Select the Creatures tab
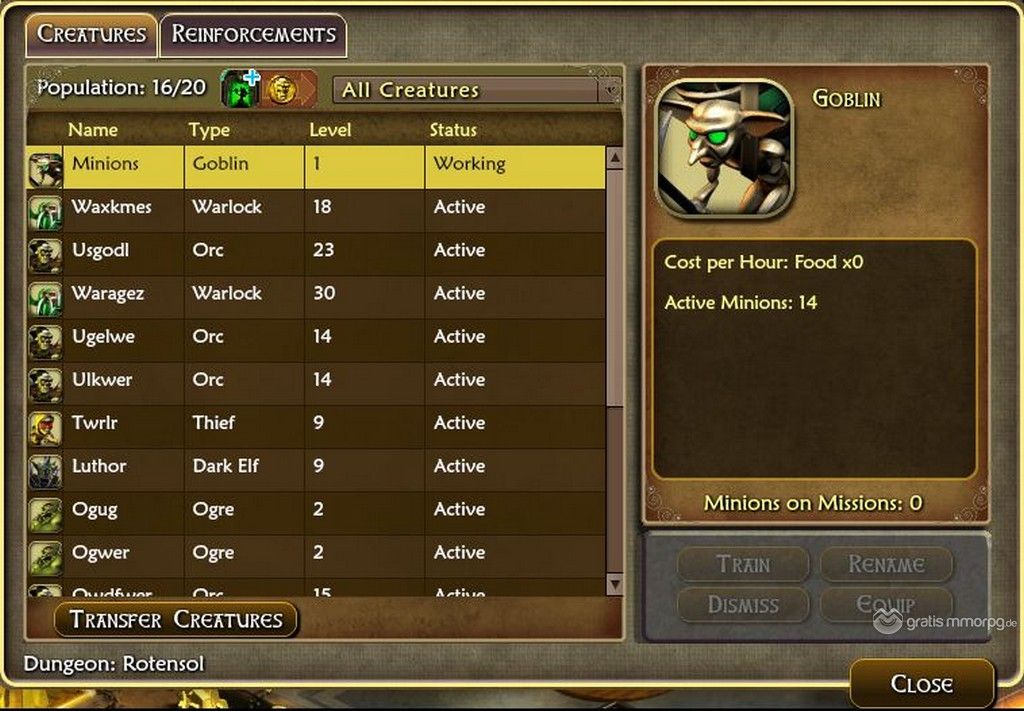The image size is (1024, 711). click(91, 34)
